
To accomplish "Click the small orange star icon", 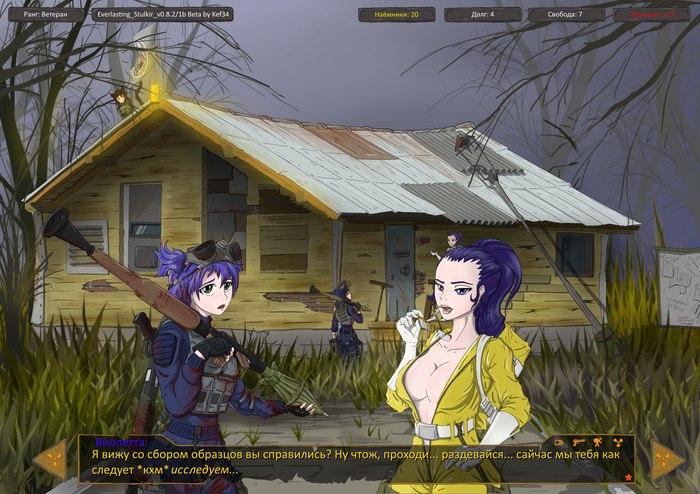I will (x=628, y=477).
